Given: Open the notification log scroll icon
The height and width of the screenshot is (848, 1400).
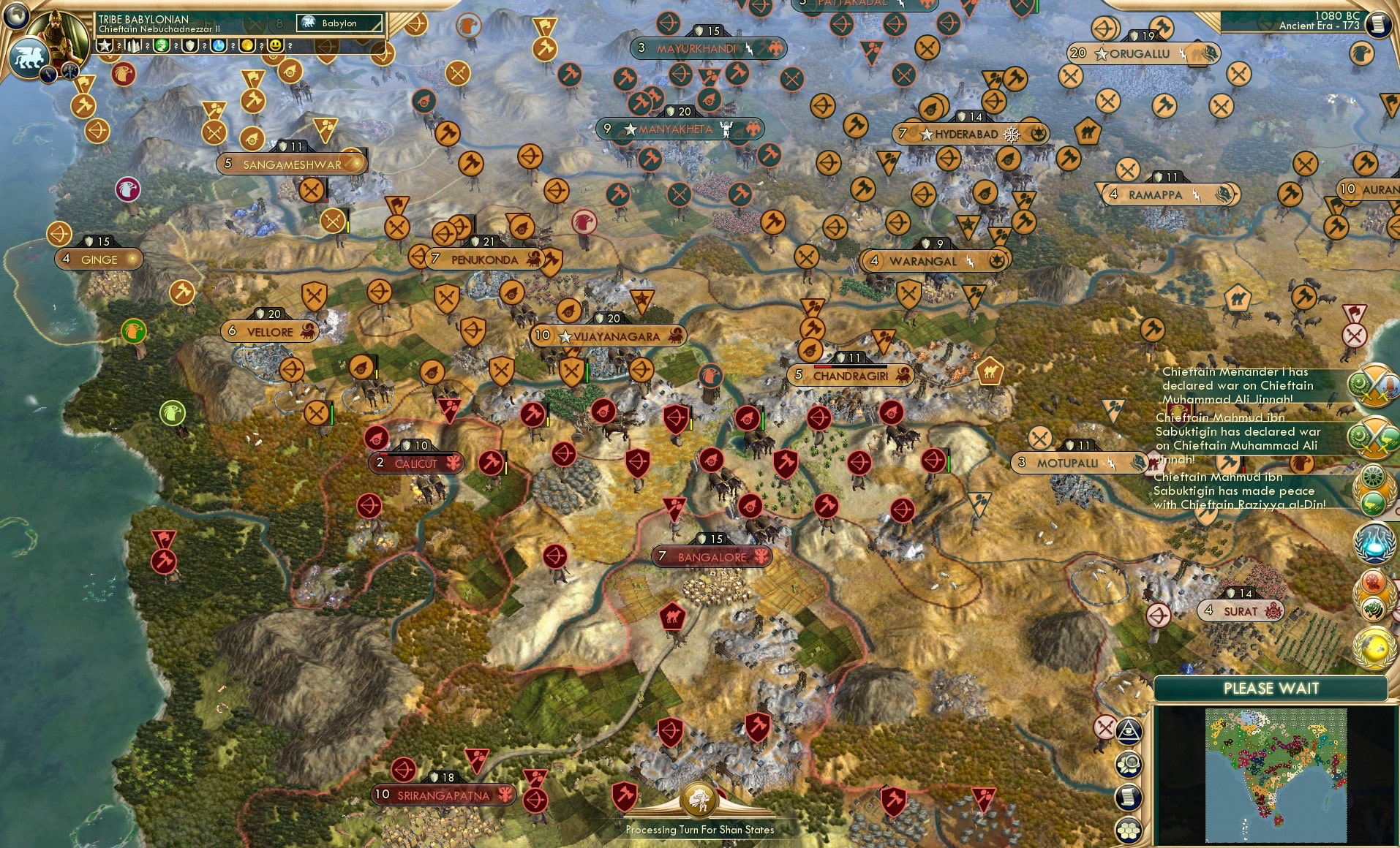Looking at the screenshot, I should 1127,798.
